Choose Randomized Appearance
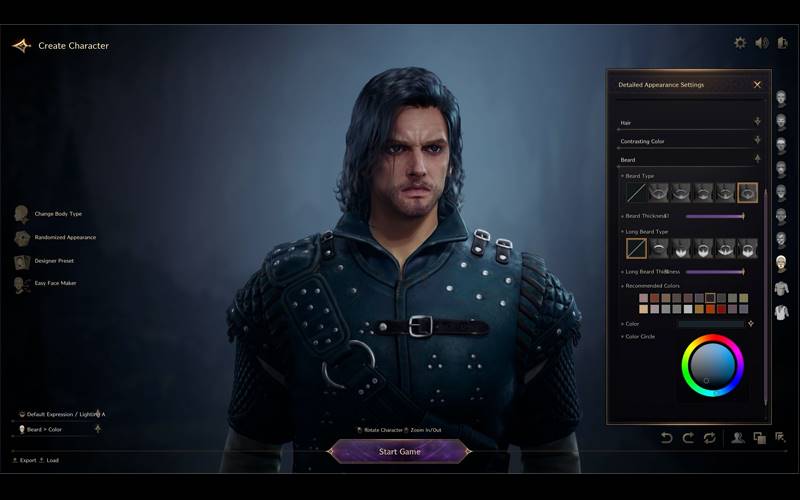This screenshot has height=500, width=800. [64, 238]
